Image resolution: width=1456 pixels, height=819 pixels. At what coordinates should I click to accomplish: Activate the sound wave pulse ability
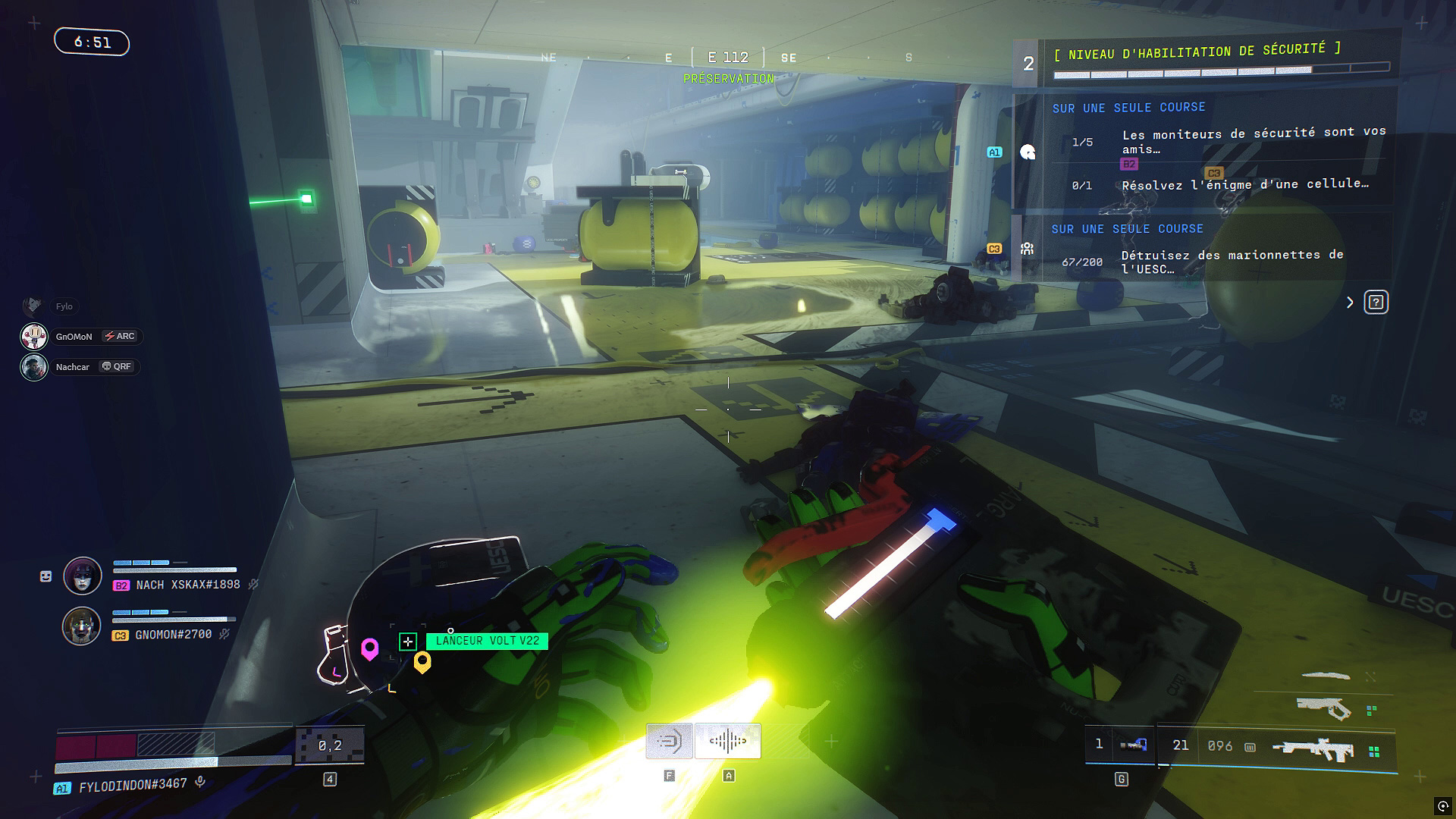point(728,741)
